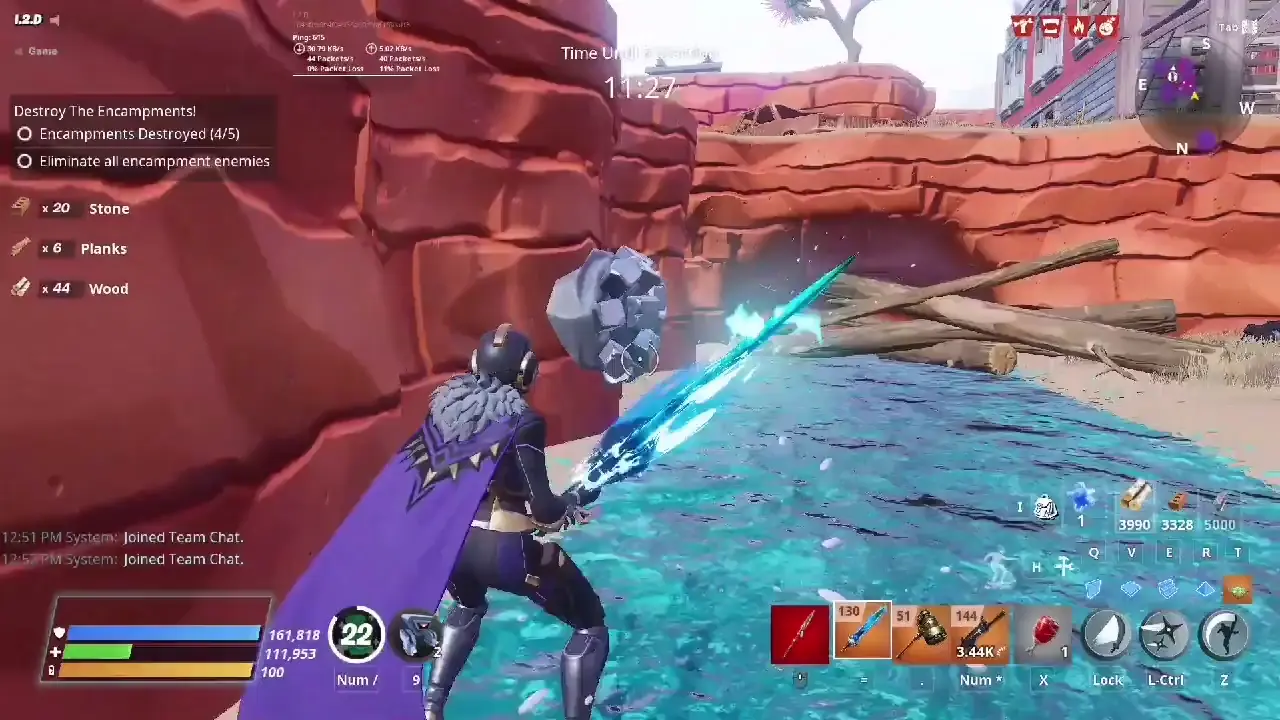Toggle the Encampments Destroyed objective circle
1280x720 pixels.
click(24, 133)
